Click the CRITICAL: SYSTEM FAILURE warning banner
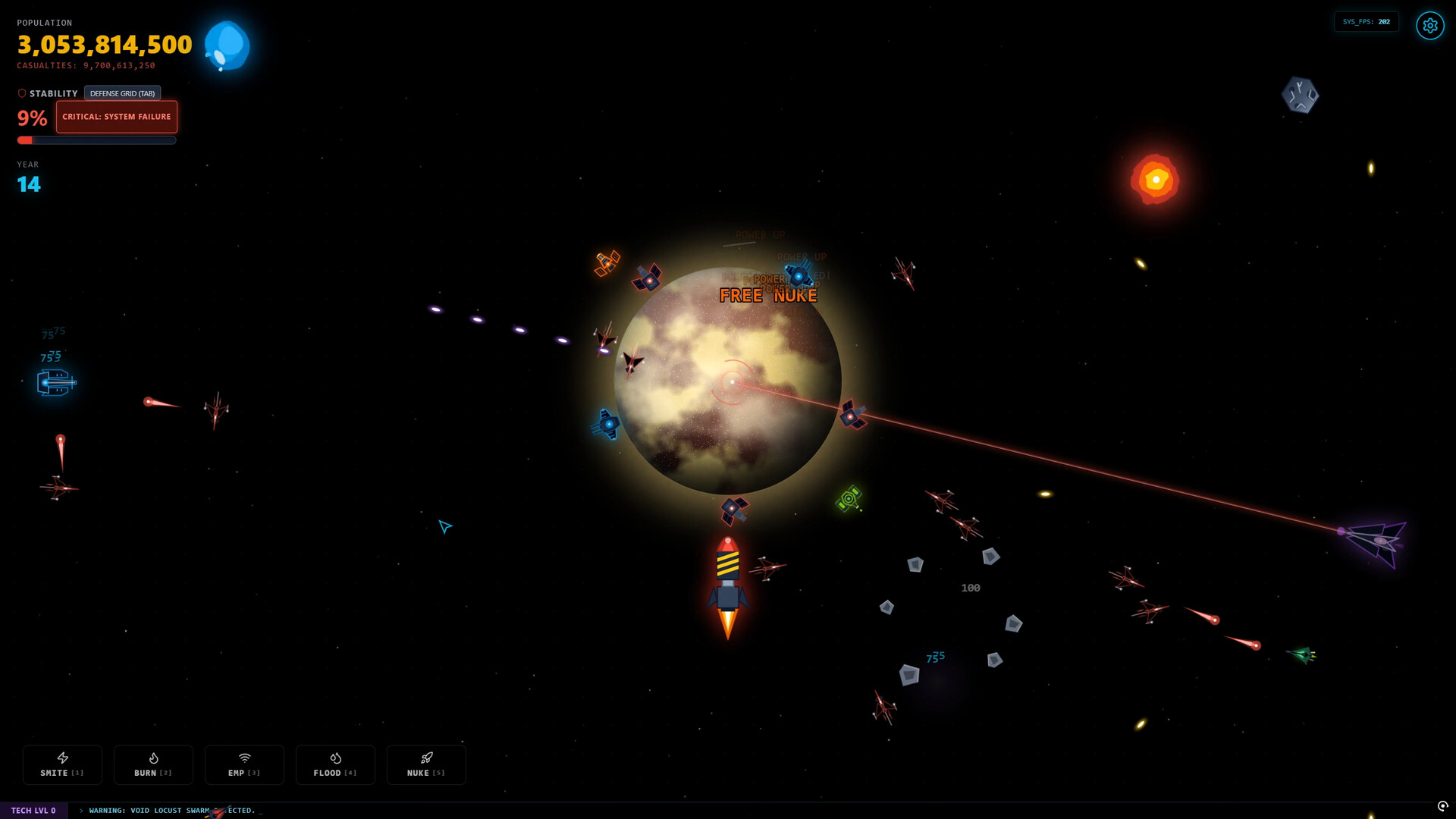The width and height of the screenshot is (1456, 819). [116, 117]
